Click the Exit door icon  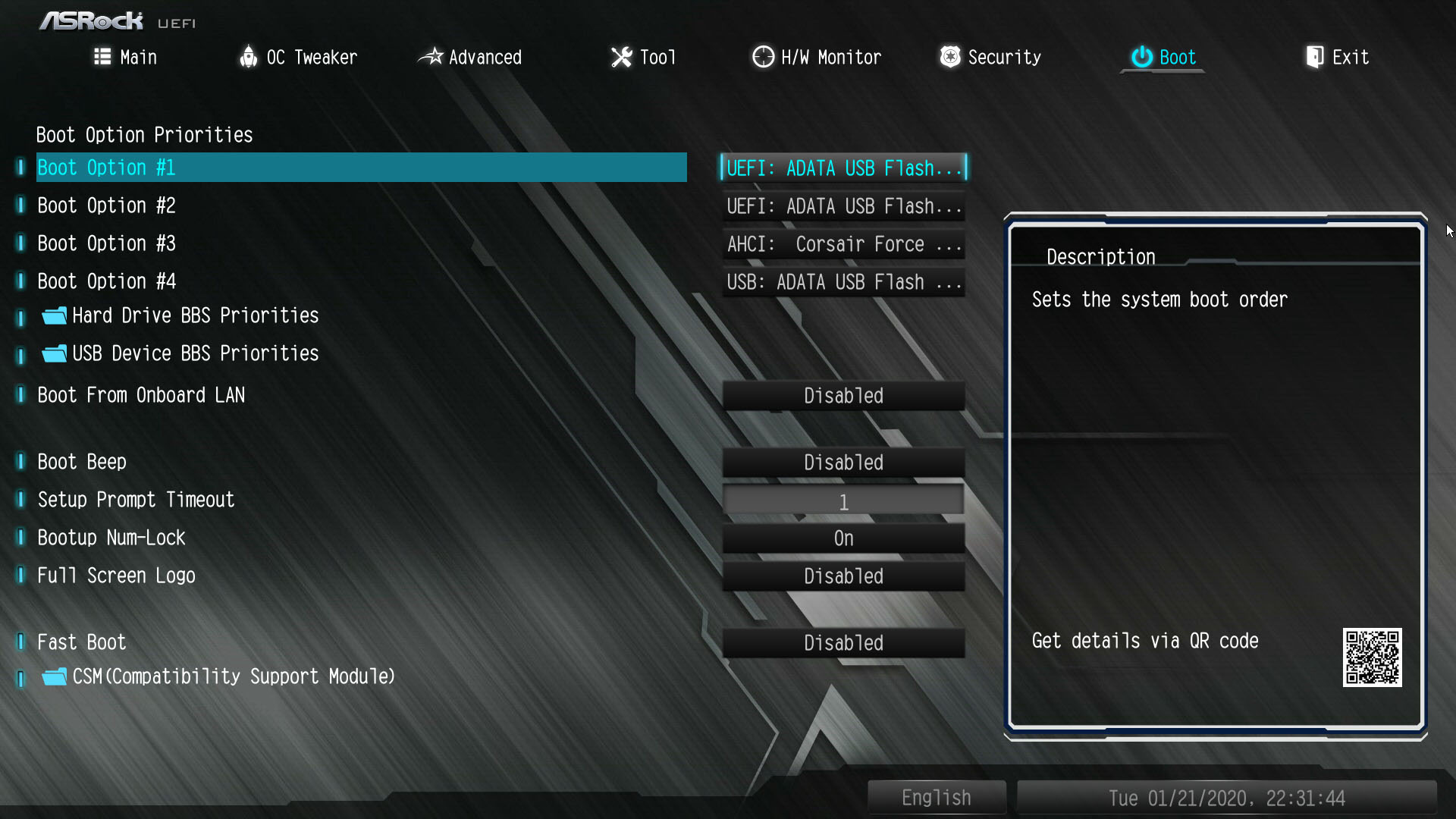click(1314, 57)
